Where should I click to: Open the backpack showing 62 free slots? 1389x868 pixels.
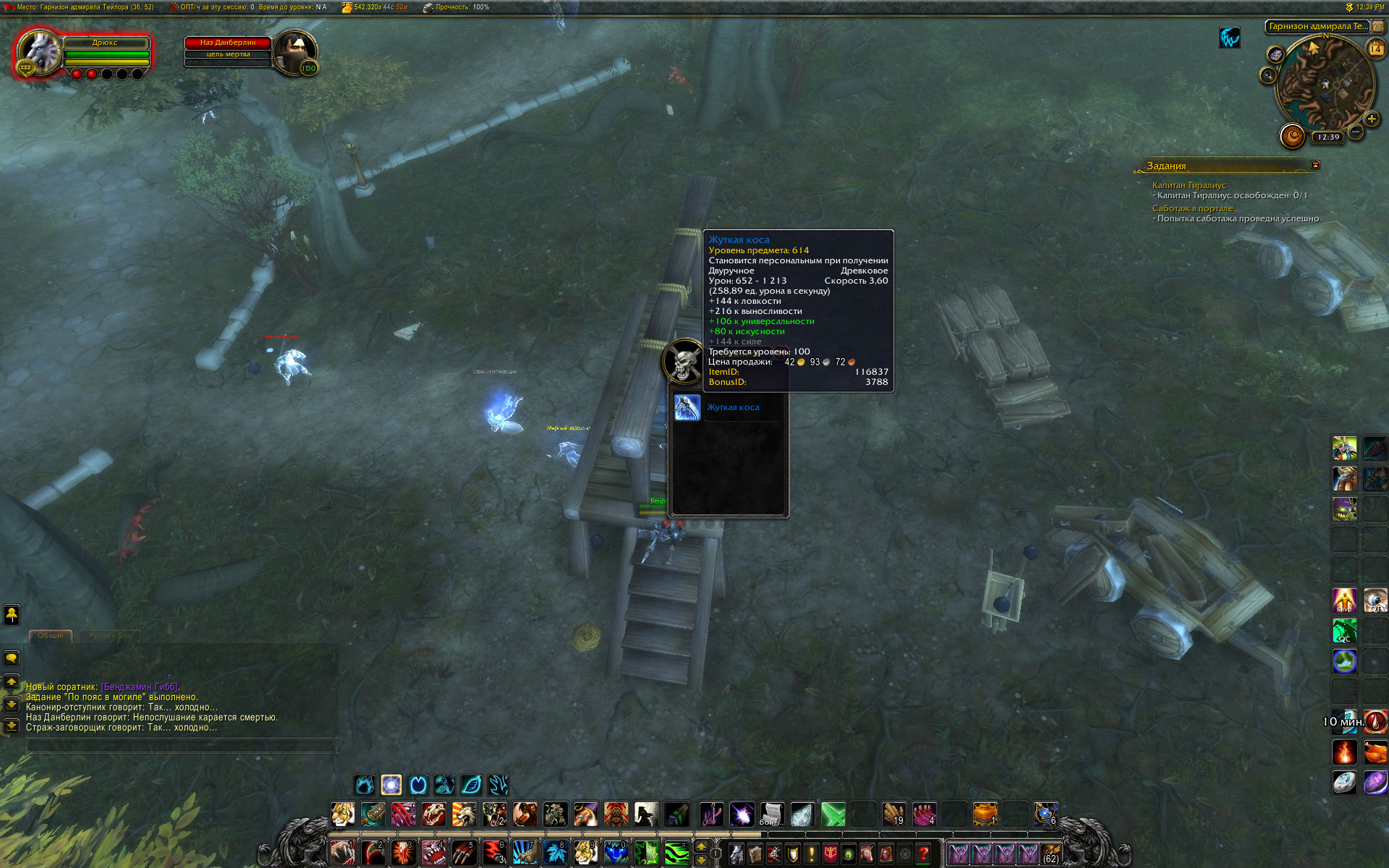point(1050,854)
